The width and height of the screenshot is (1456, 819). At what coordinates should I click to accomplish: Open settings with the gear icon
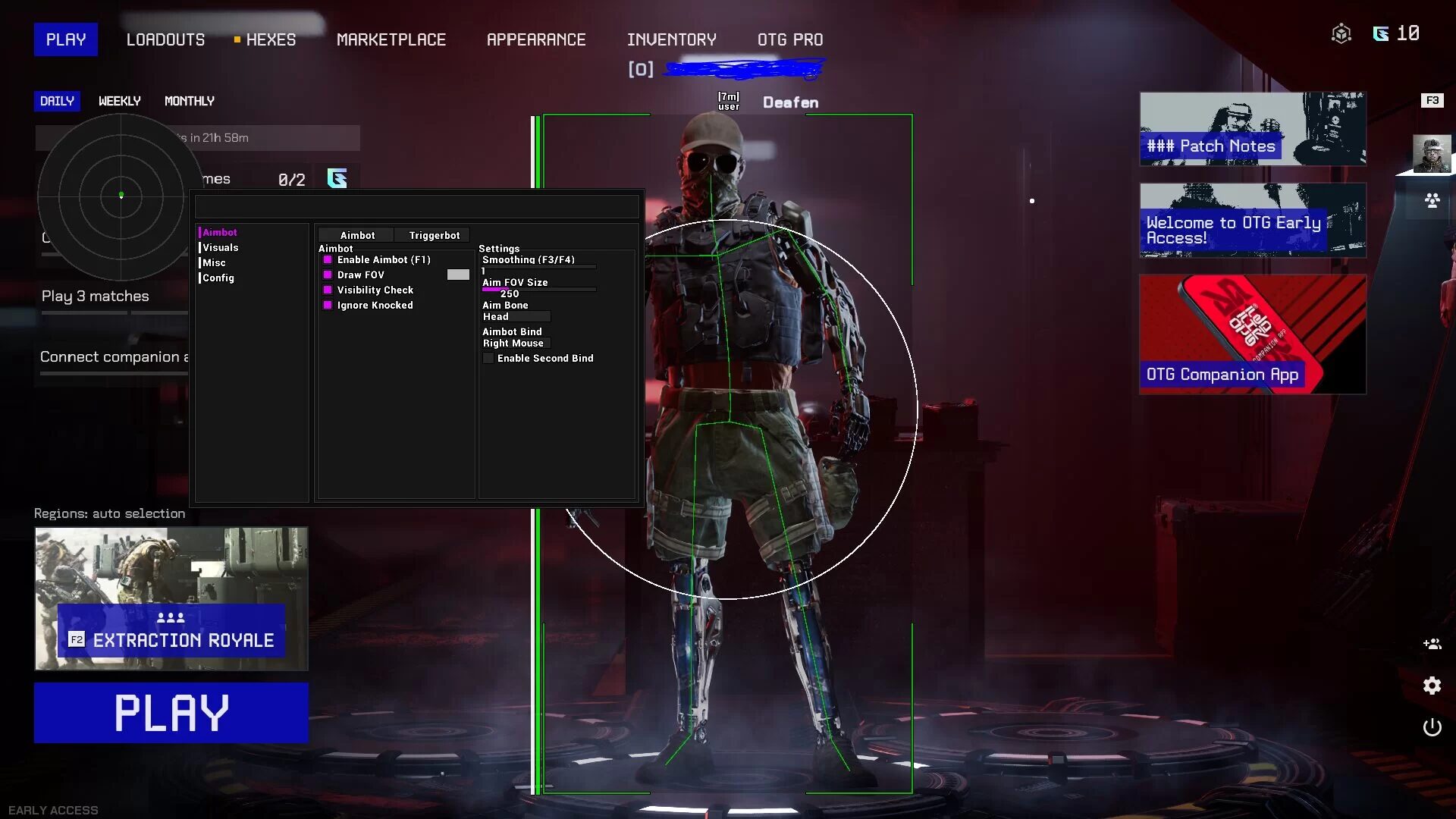(x=1432, y=686)
